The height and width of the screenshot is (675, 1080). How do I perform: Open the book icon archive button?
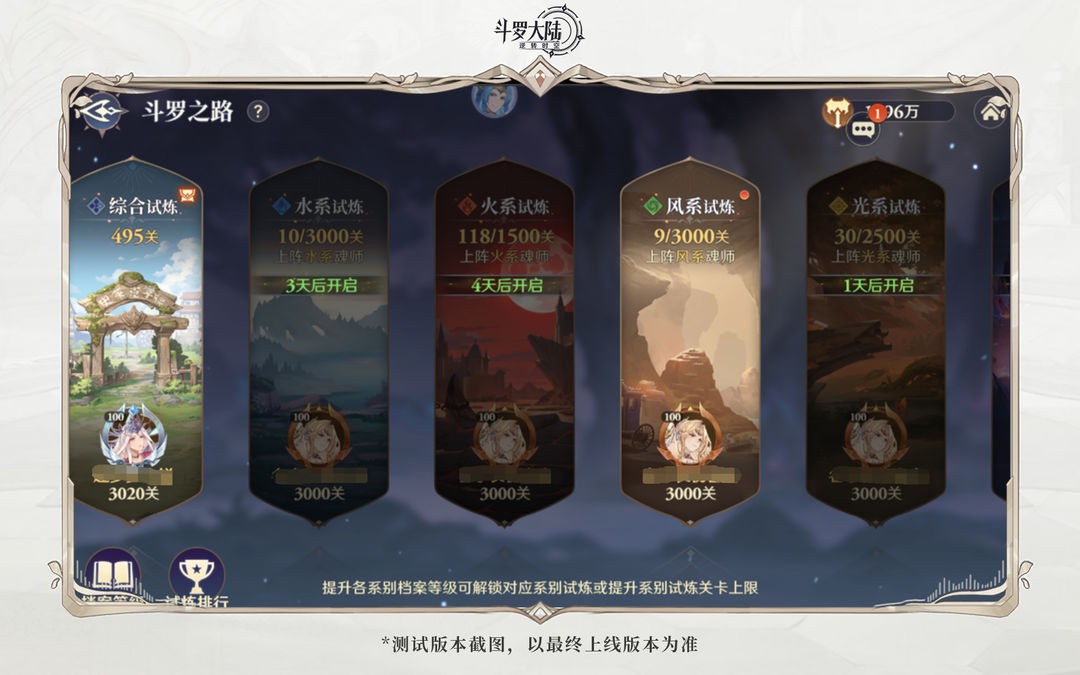tap(110, 576)
